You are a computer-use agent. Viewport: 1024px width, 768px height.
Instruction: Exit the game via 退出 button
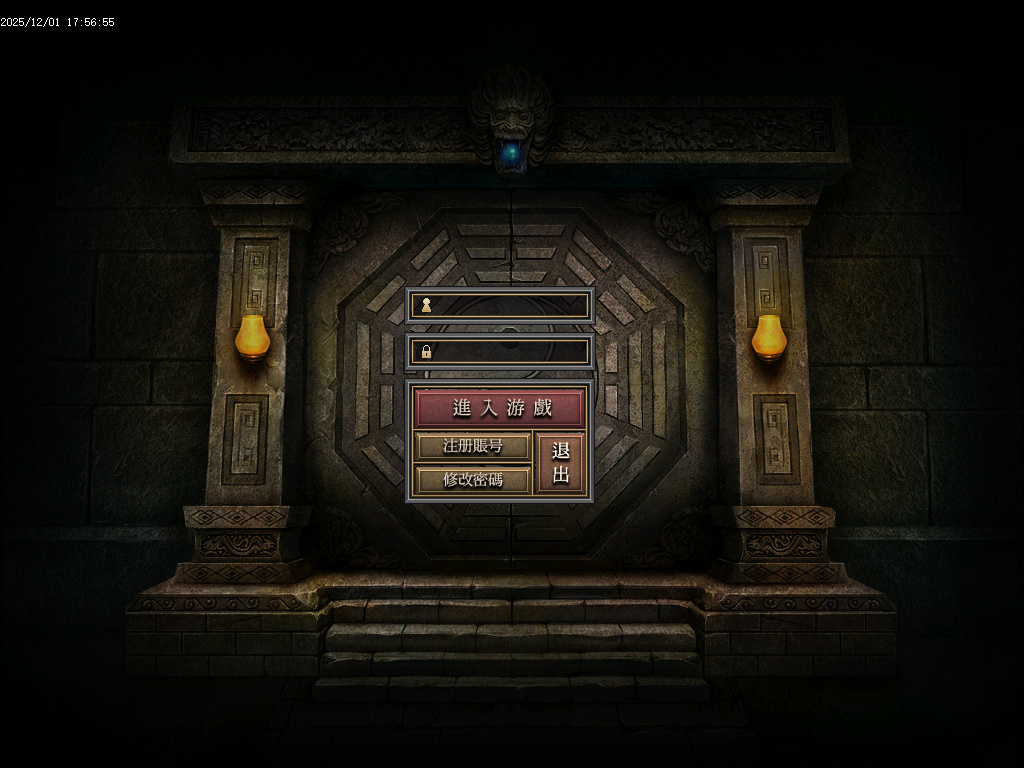coord(560,463)
